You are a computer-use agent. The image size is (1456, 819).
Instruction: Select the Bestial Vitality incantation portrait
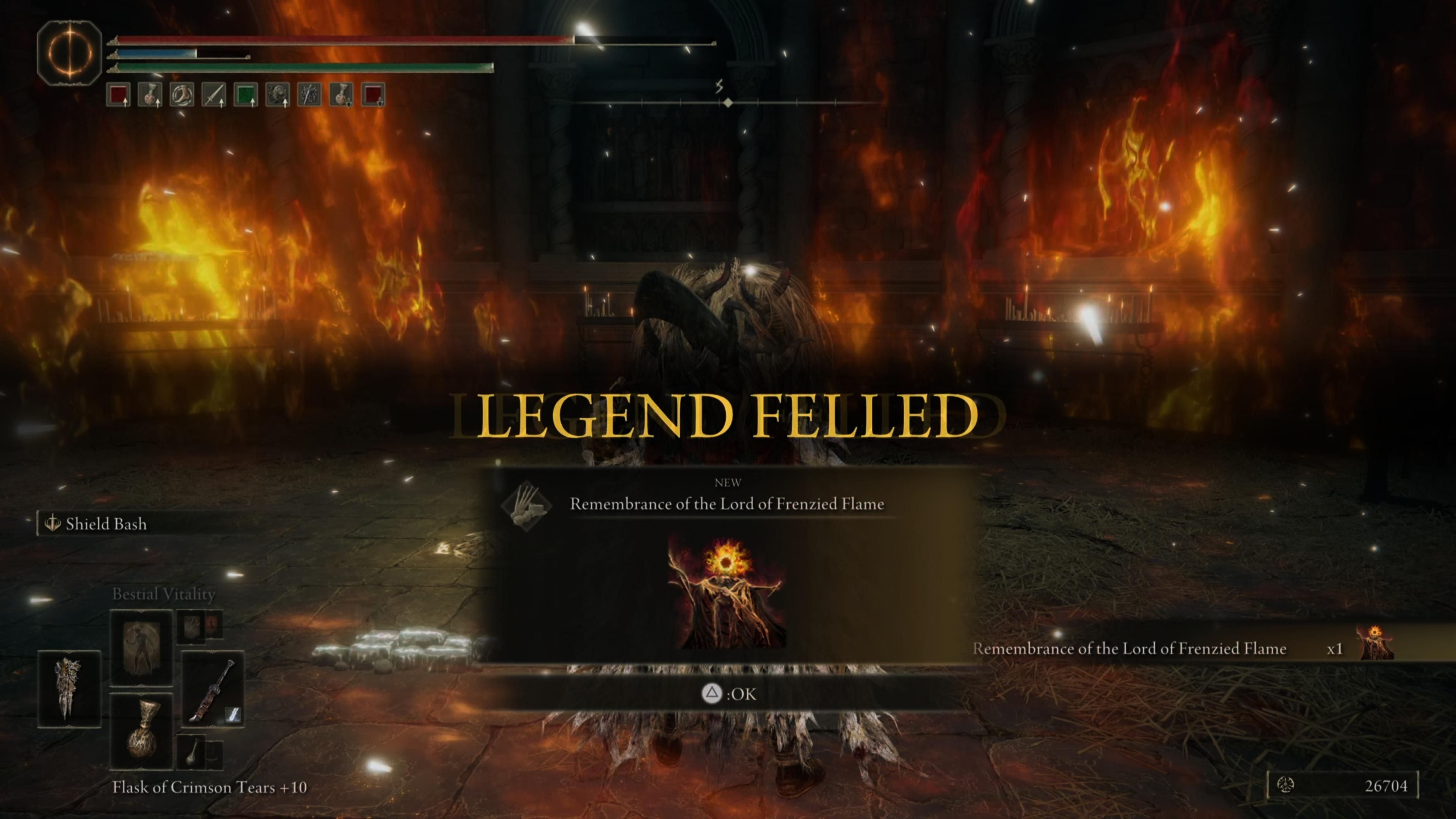click(141, 648)
